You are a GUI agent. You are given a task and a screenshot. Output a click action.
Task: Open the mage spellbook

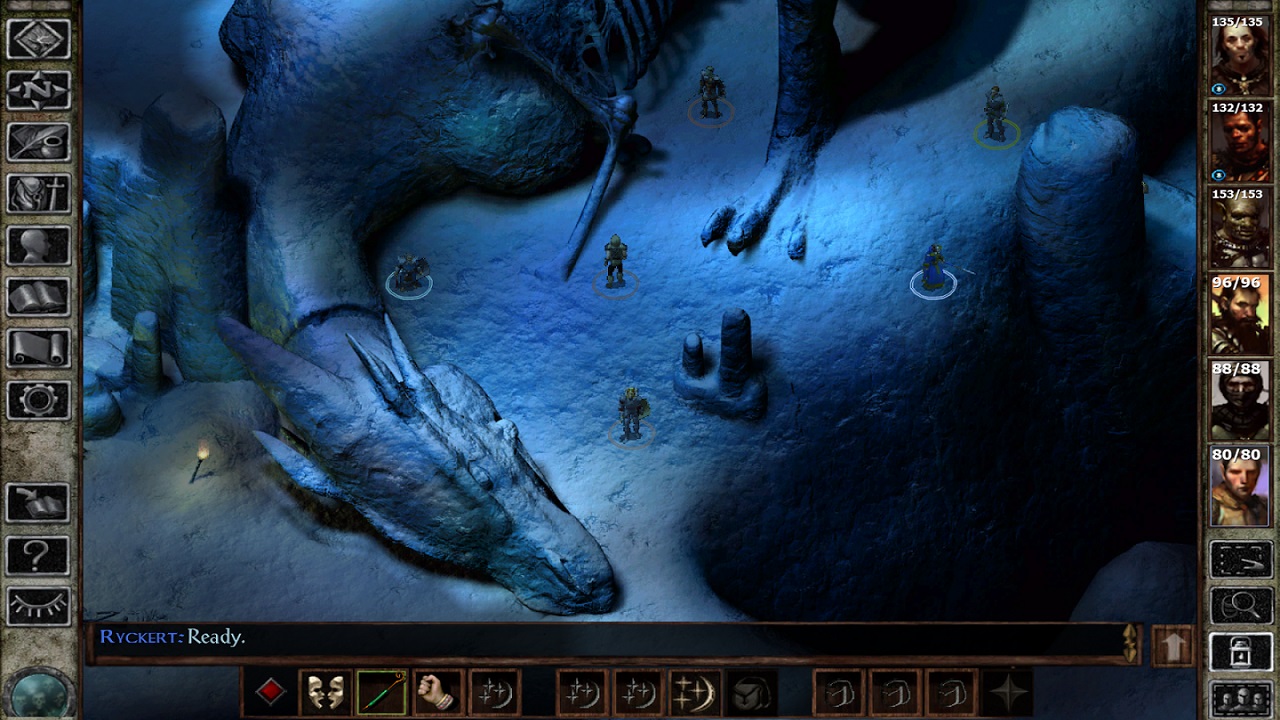tap(38, 297)
